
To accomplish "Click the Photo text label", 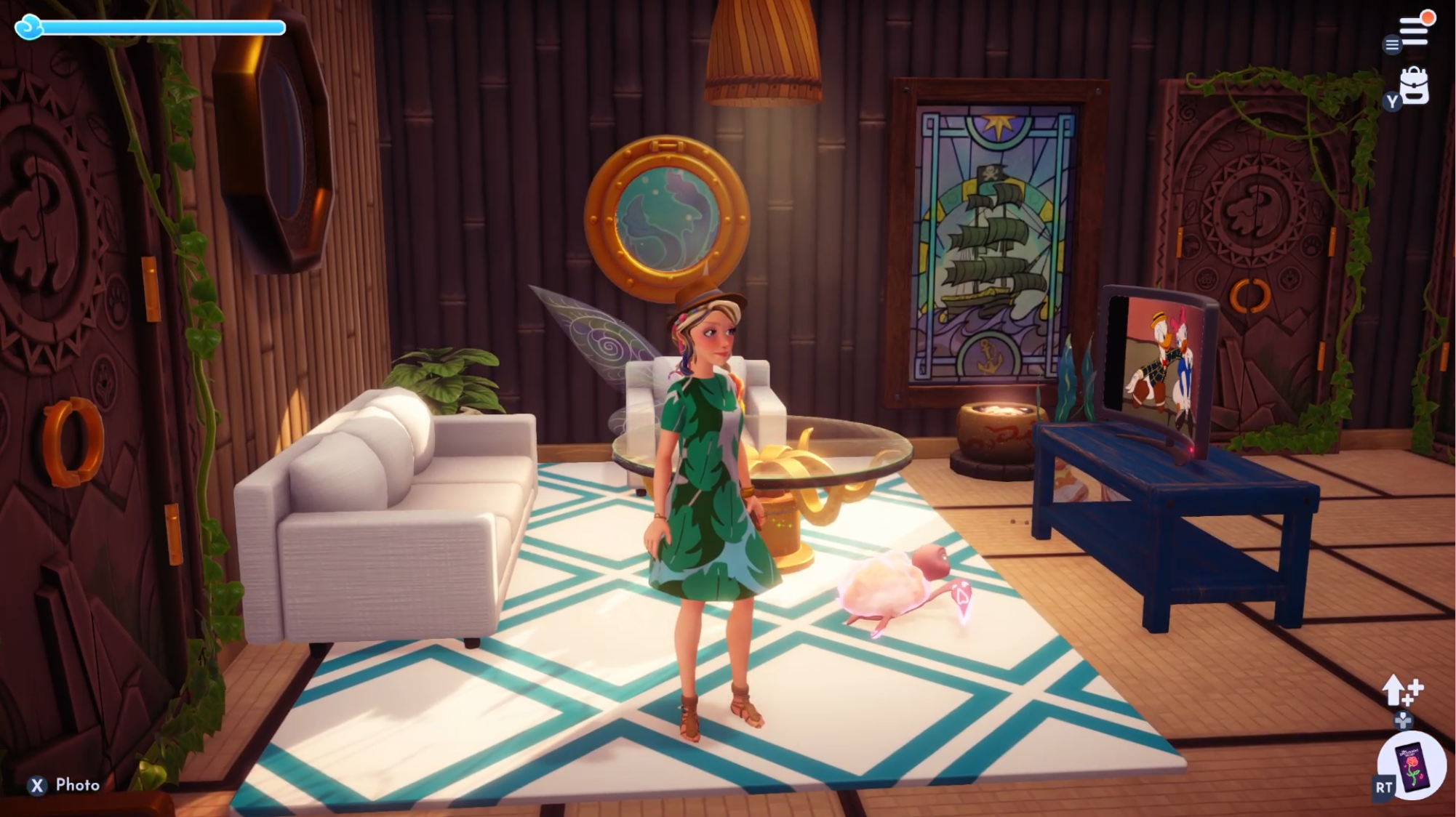I will point(76,785).
